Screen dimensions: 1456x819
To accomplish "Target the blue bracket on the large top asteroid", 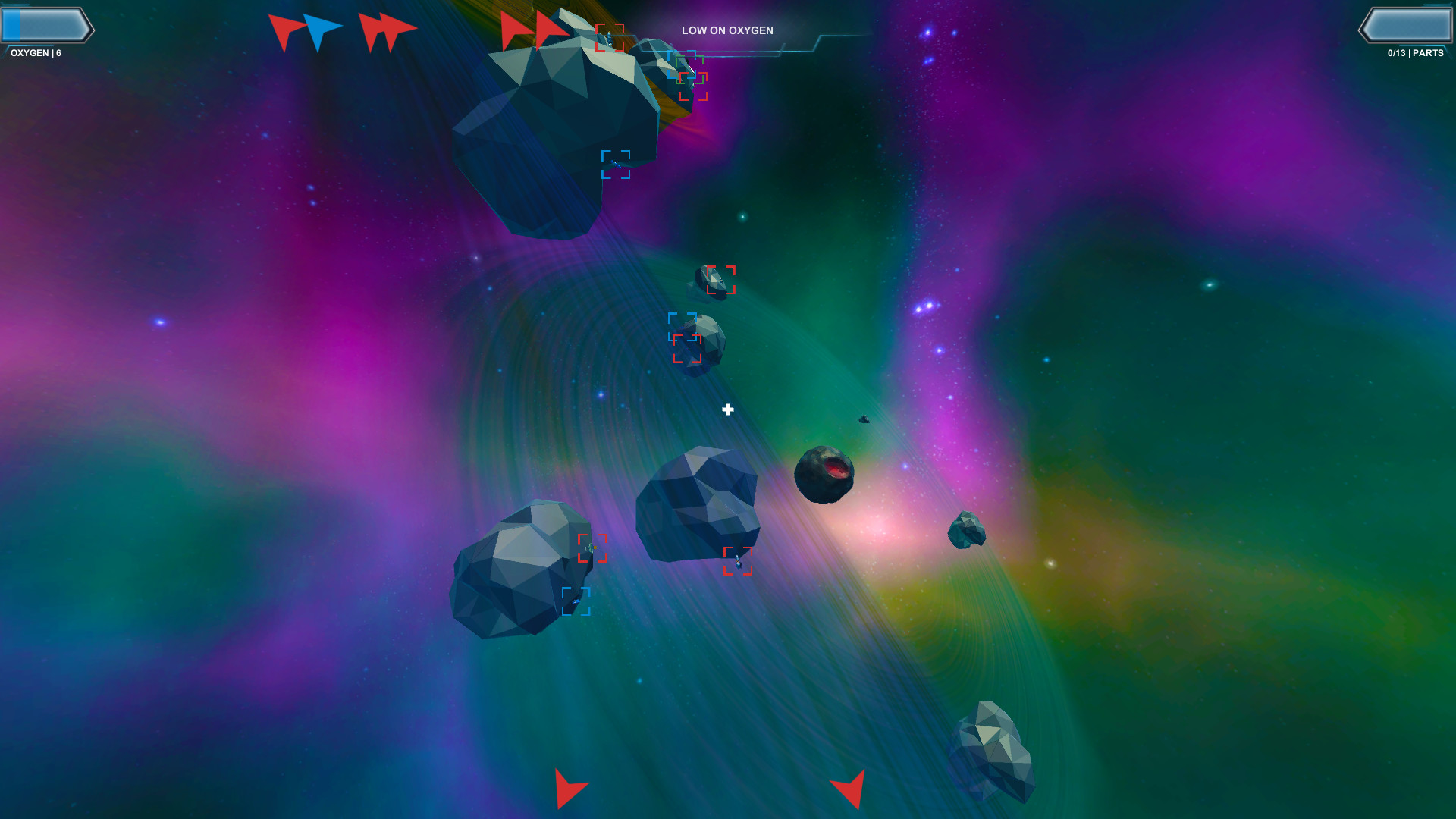I will (x=616, y=165).
